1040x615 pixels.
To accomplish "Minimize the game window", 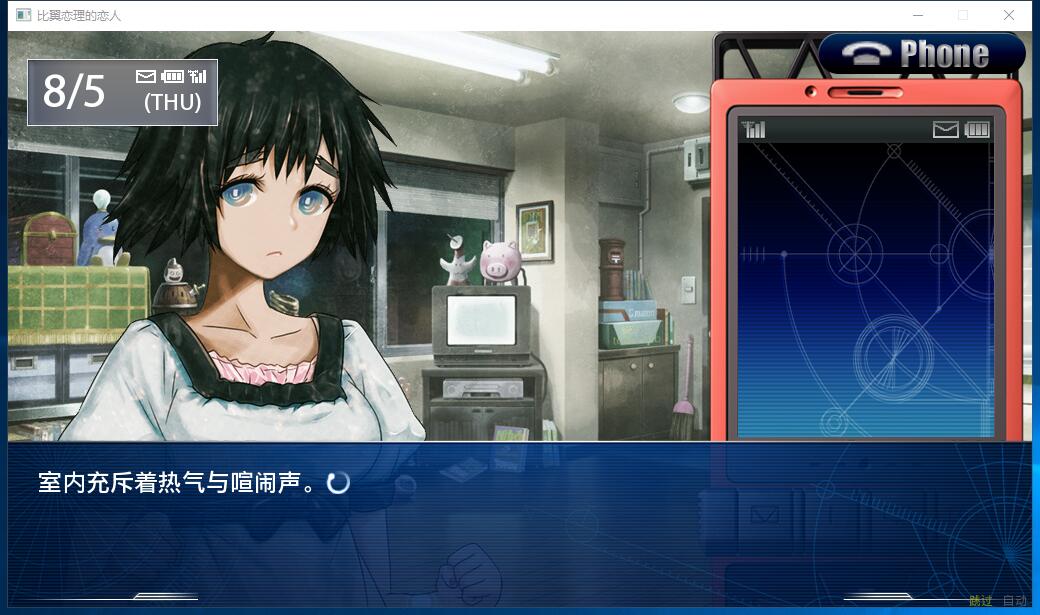I will tap(917, 15).
